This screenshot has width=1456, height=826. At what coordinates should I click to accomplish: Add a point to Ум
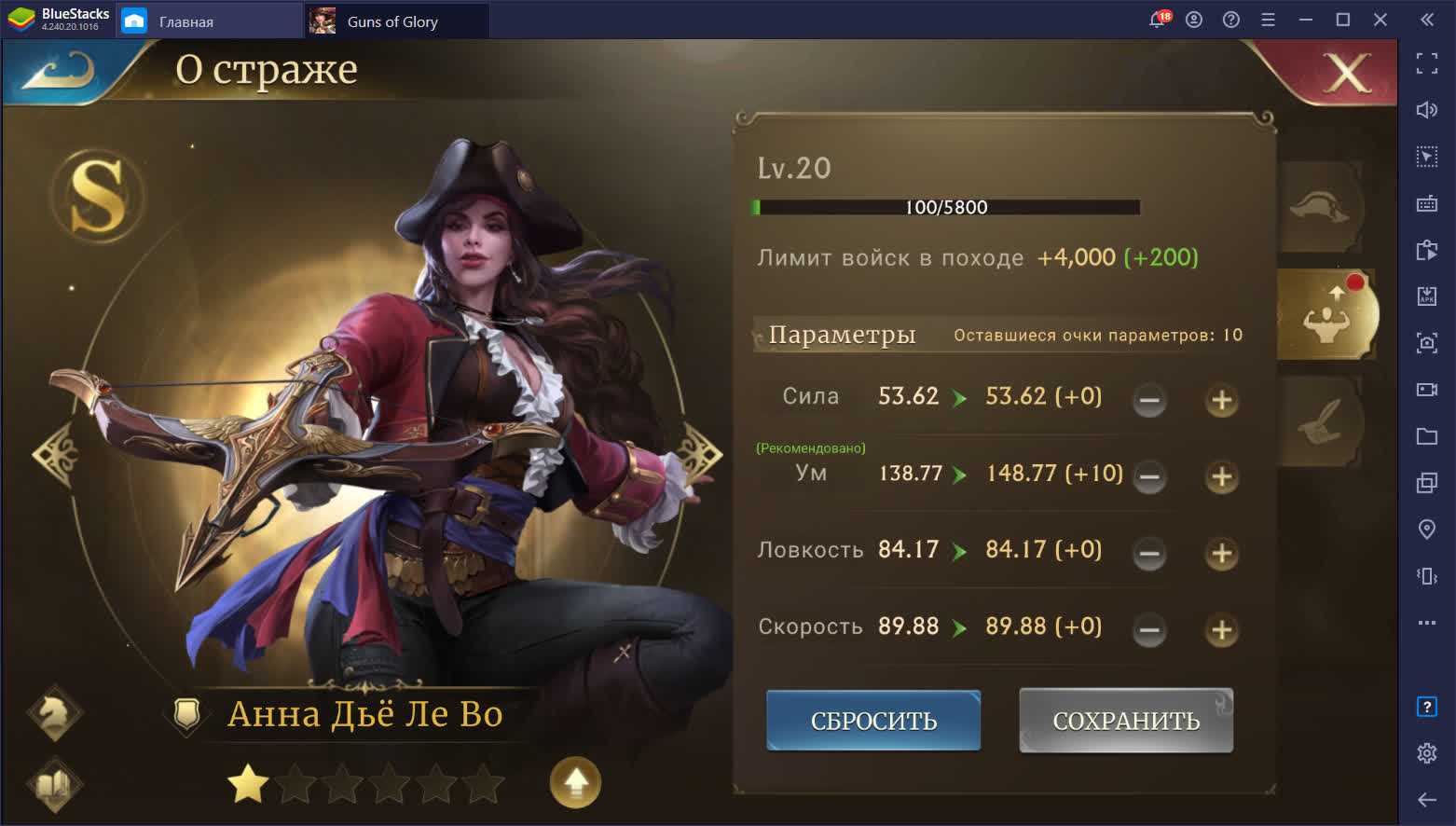click(1221, 477)
